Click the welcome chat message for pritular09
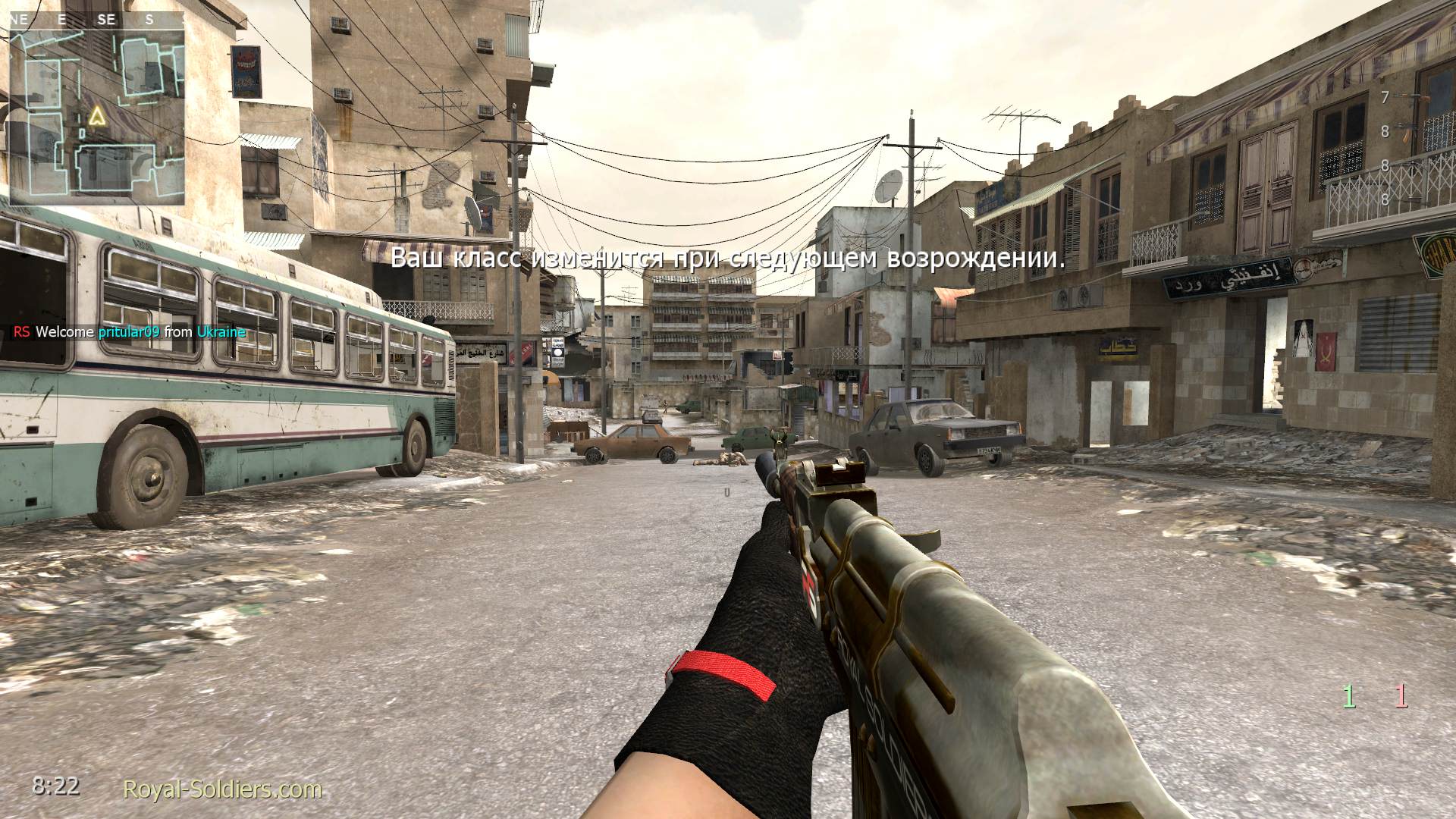The width and height of the screenshot is (1456, 819). point(130,332)
